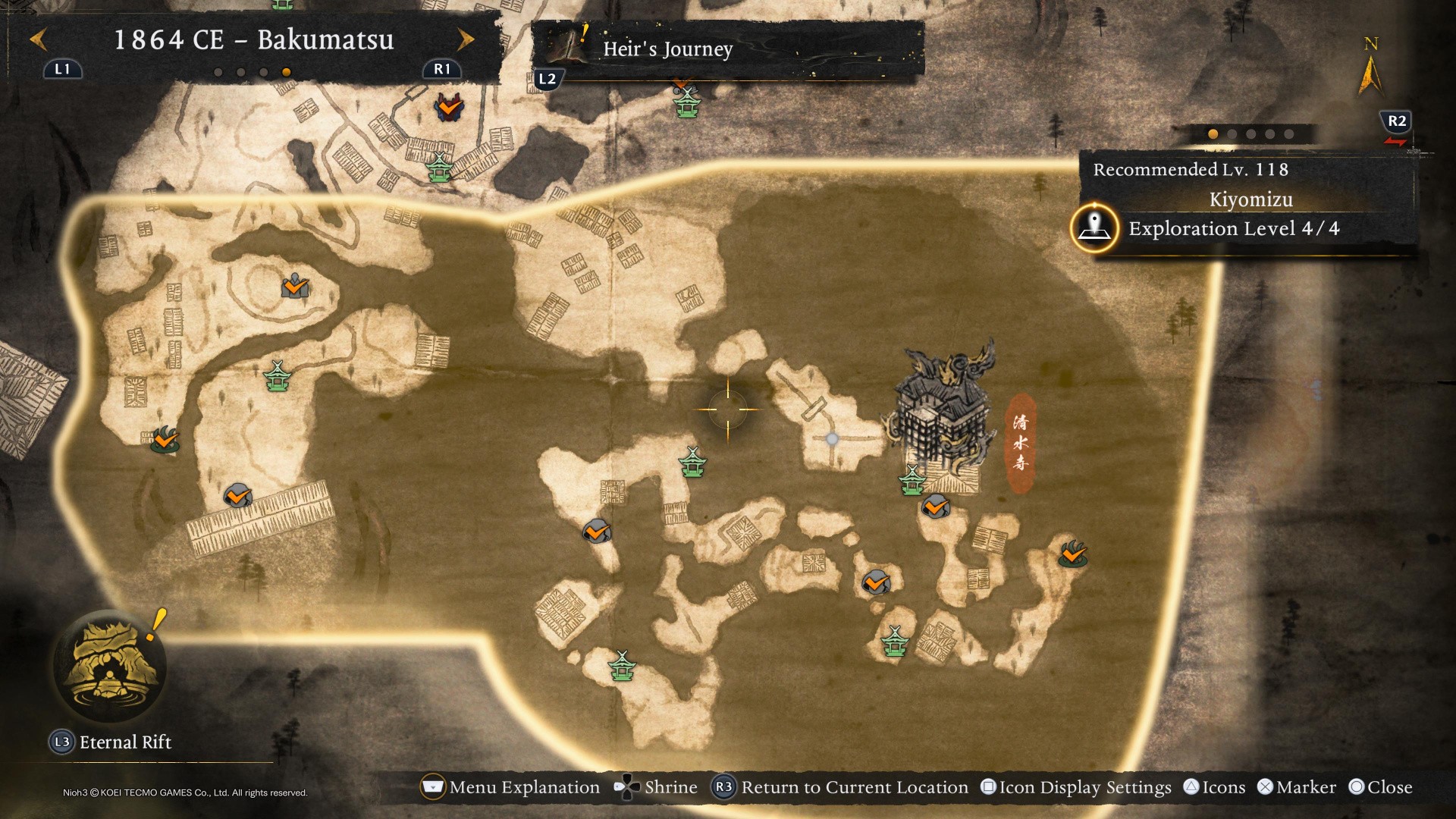
Task: Select the Shrine quick-jump option
Action: tap(656, 787)
